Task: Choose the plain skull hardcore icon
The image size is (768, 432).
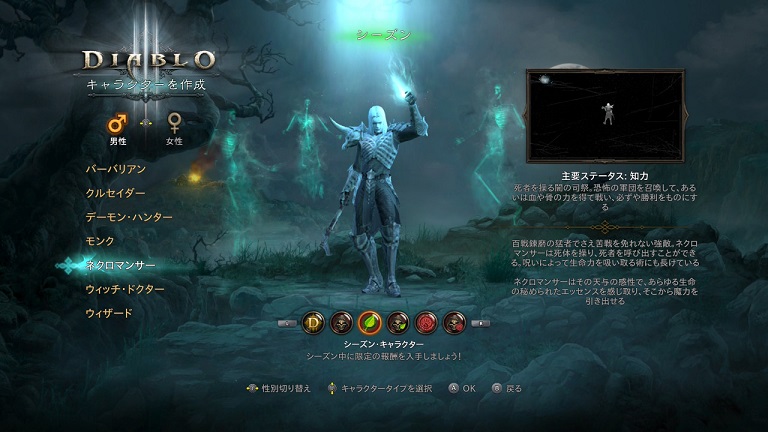Action: 342,323
